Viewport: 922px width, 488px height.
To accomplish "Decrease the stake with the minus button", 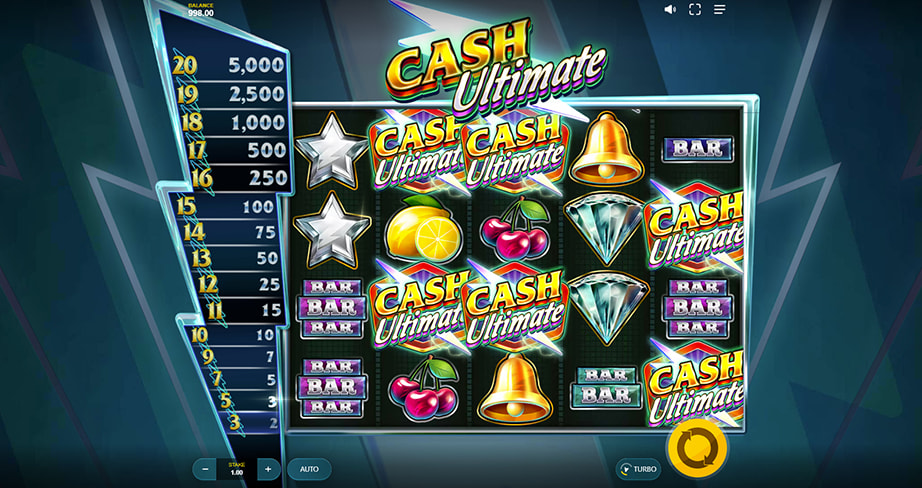I will click(x=206, y=468).
